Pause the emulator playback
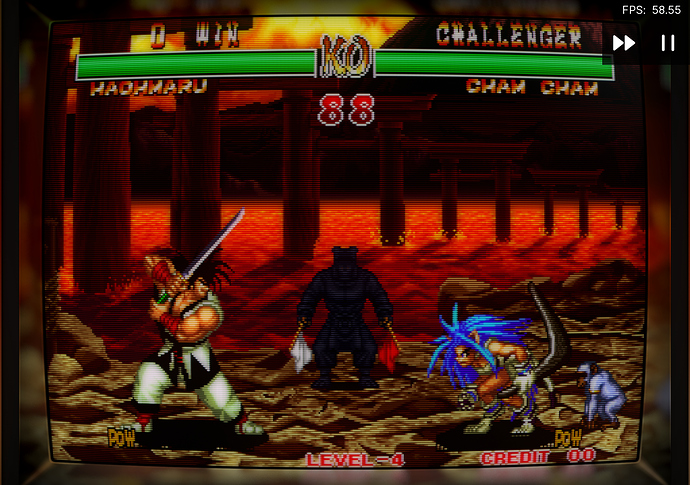 tap(667, 43)
